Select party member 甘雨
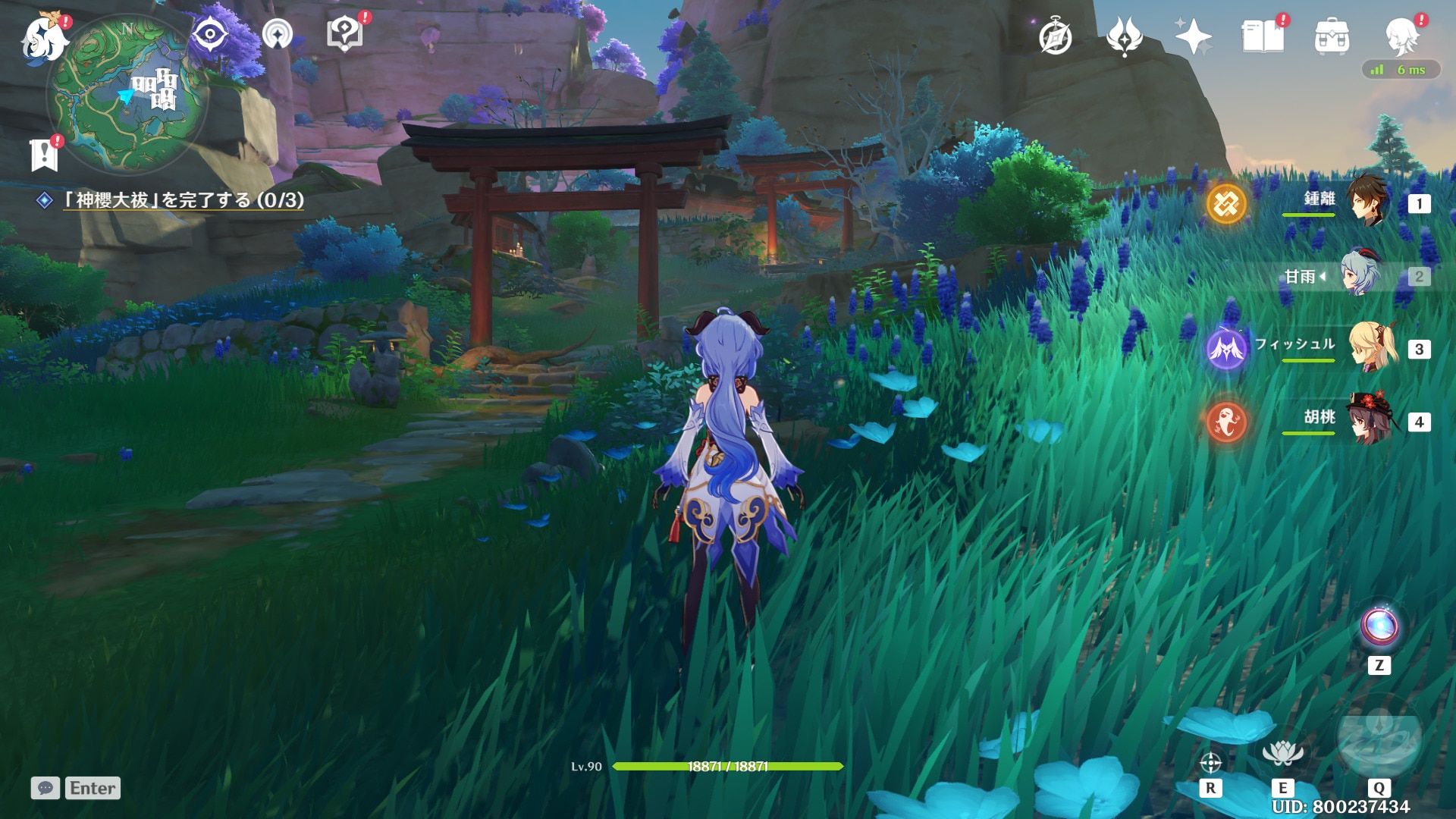Viewport: 1456px width, 819px height. point(1361,275)
